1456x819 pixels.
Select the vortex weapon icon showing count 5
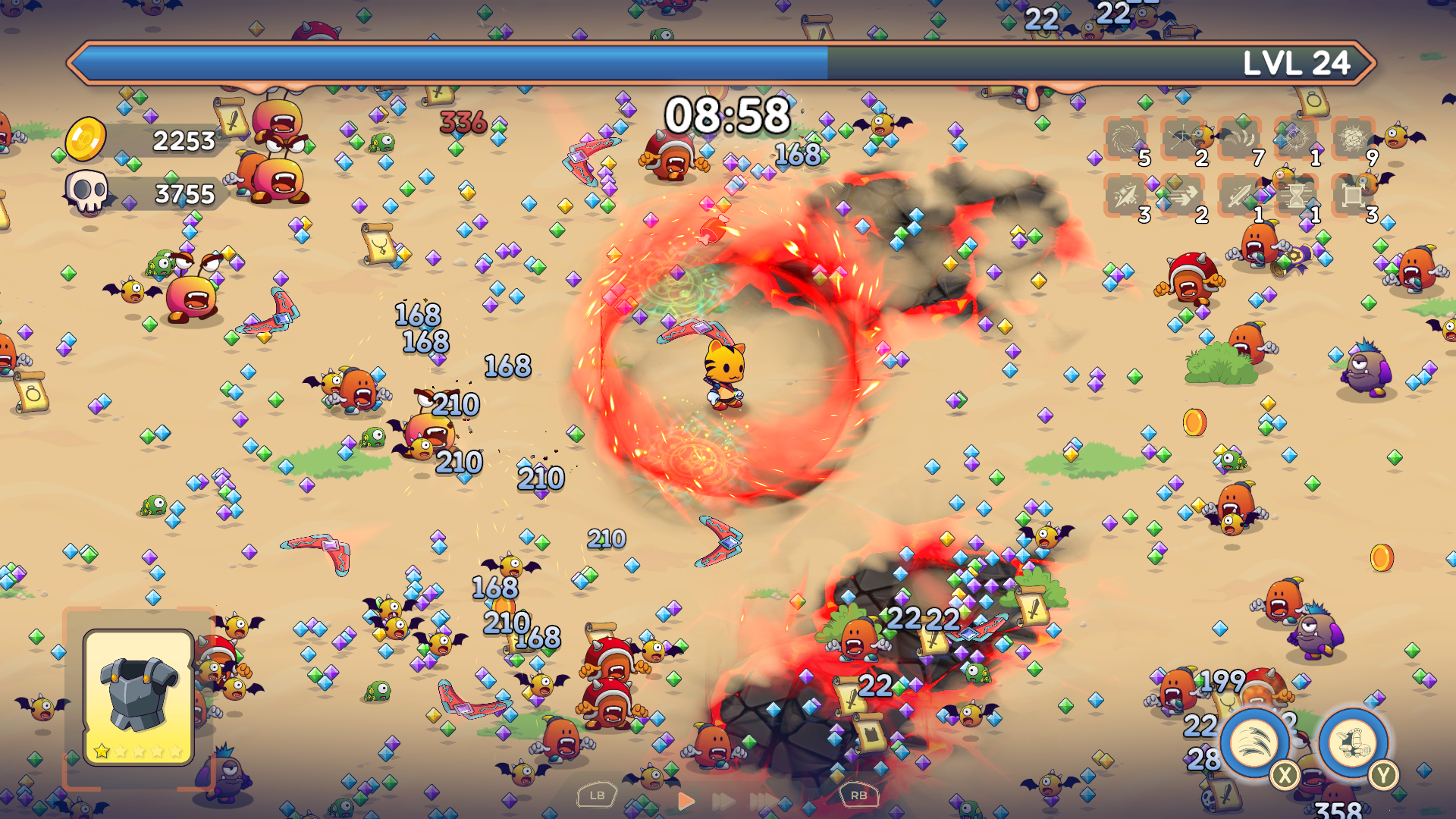[1128, 138]
